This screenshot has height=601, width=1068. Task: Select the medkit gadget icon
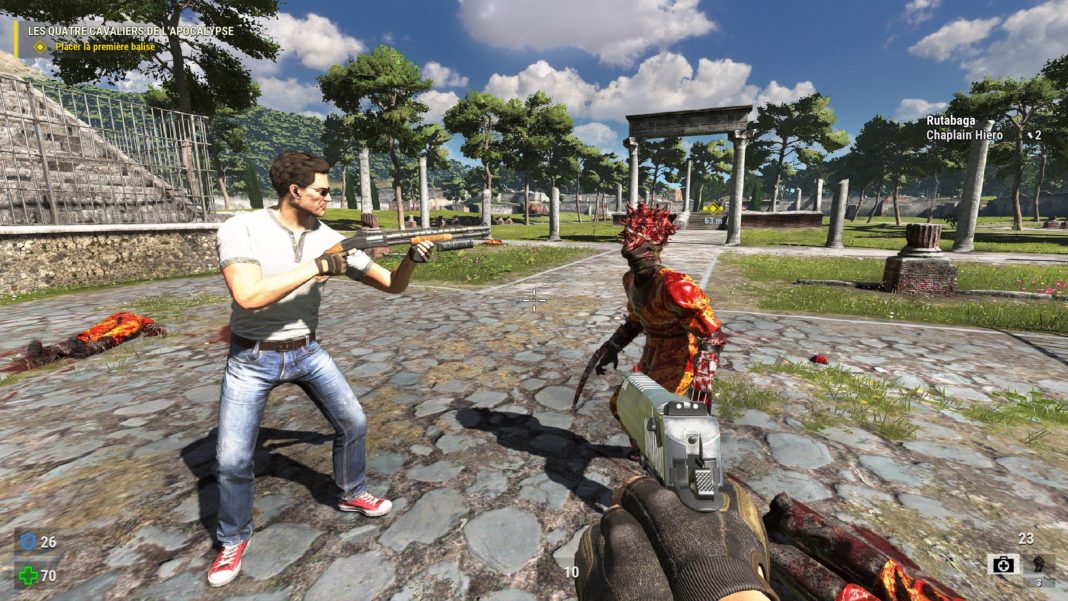1003,564
